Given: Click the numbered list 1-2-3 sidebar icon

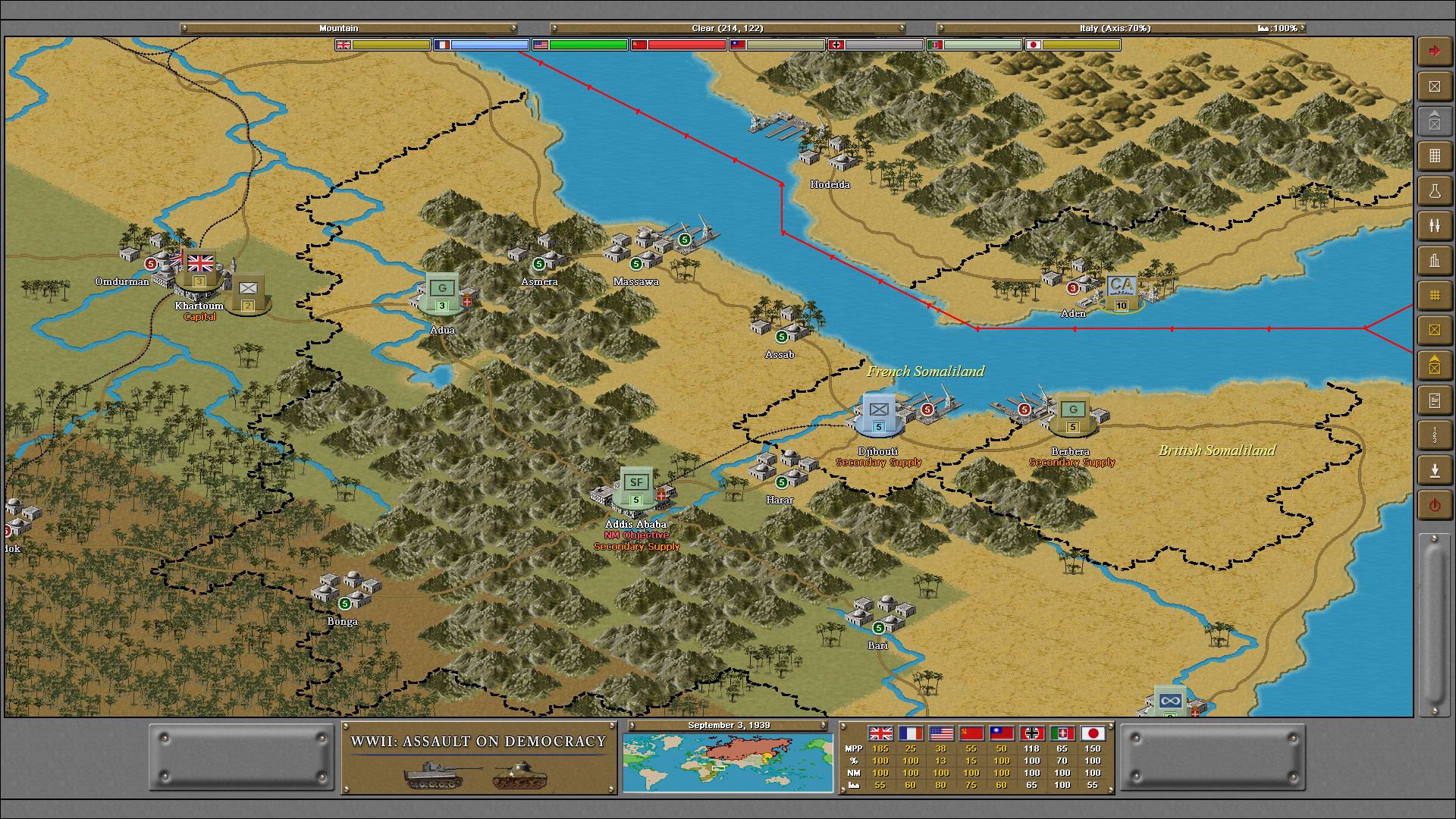Looking at the screenshot, I should tap(1435, 435).
